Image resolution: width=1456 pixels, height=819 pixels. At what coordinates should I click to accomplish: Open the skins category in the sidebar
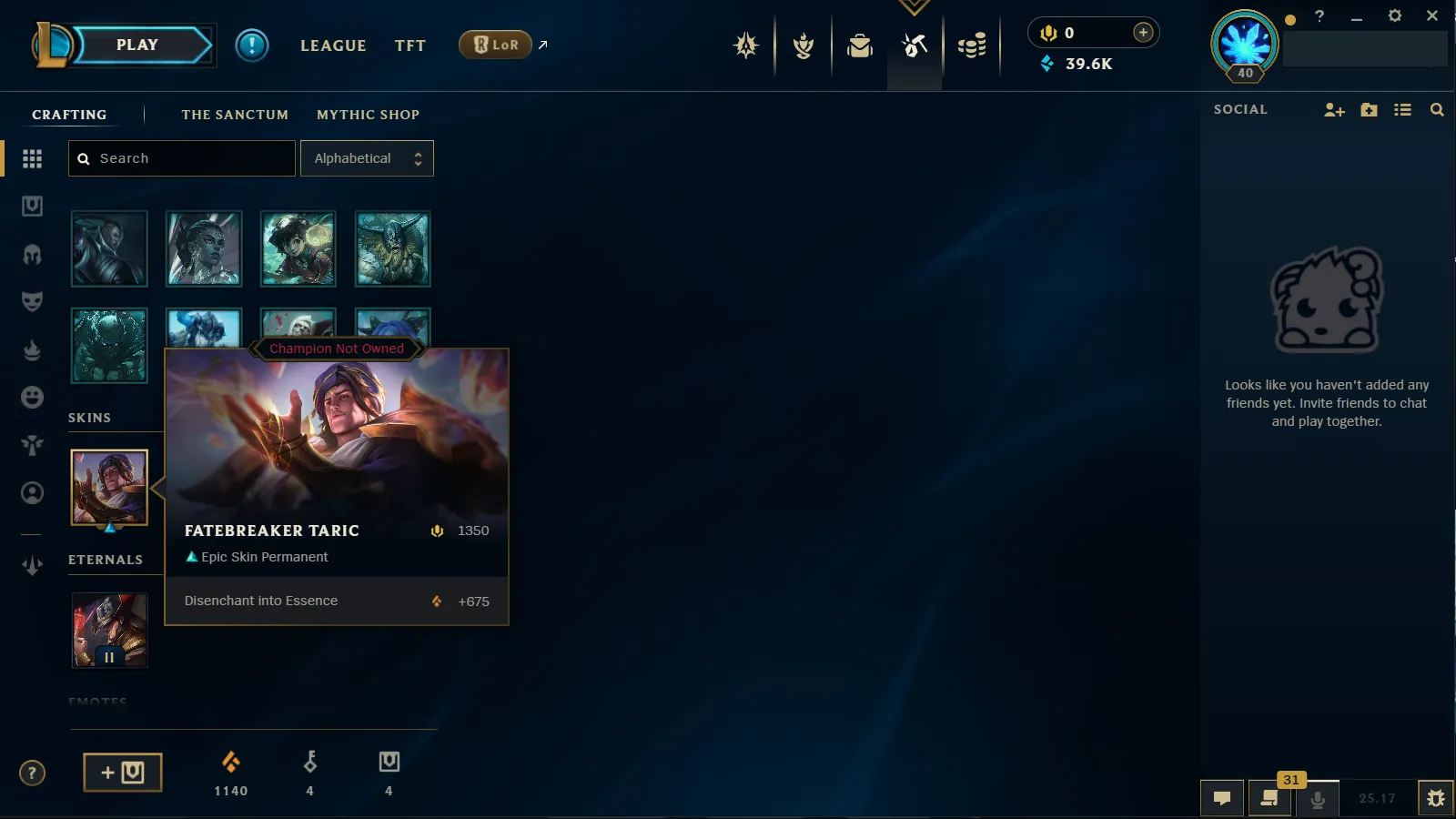[32, 301]
